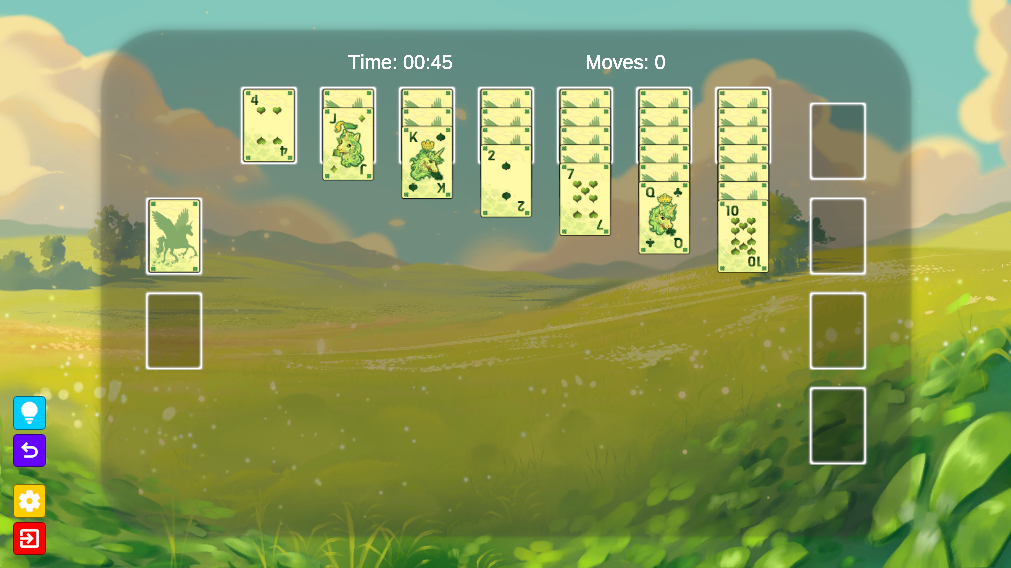Choose the 2 of spades card
1011x568 pixels.
coord(506,182)
